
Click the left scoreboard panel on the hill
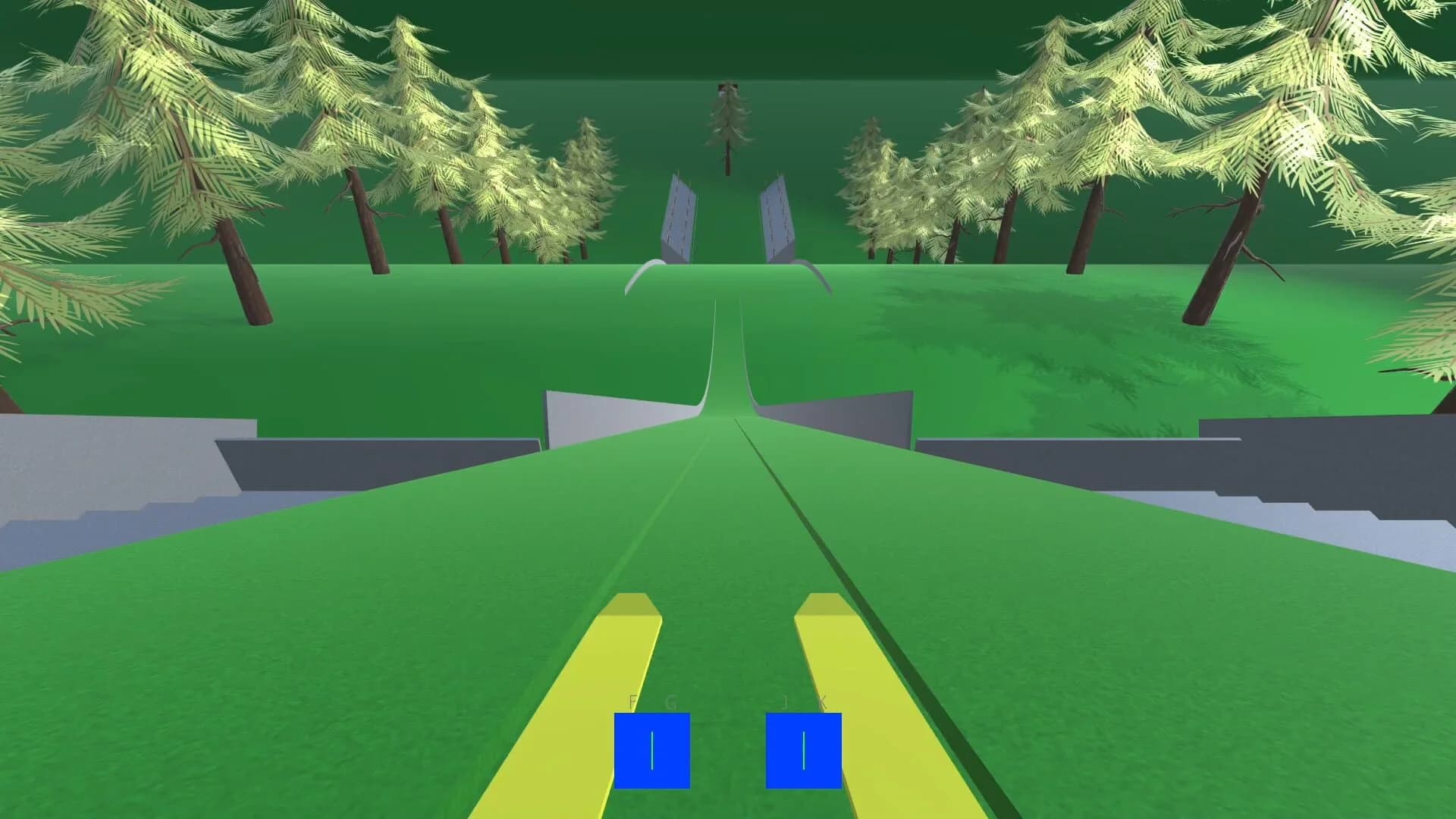pos(681,214)
